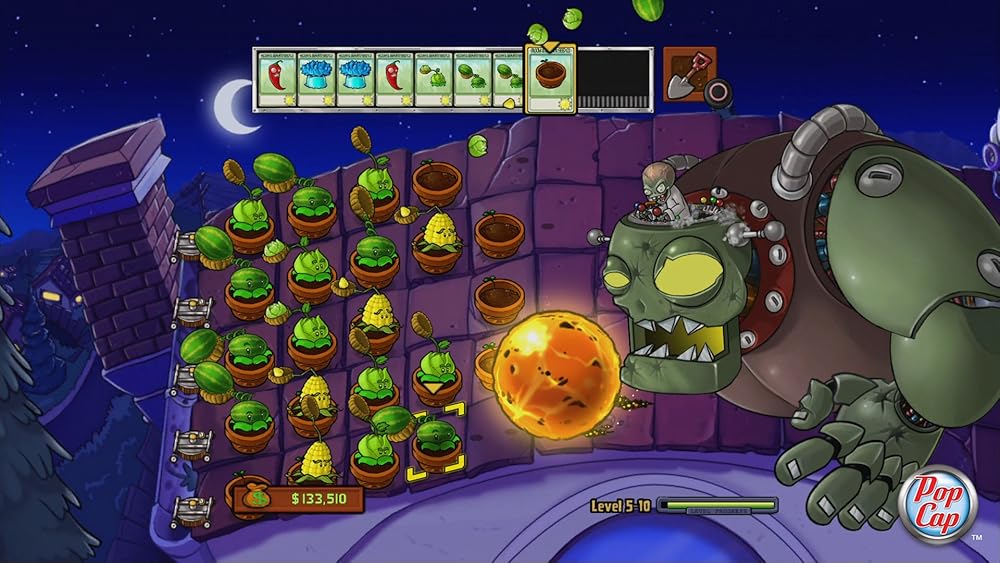Select the Cabbage-pult seed card

(x=432, y=79)
